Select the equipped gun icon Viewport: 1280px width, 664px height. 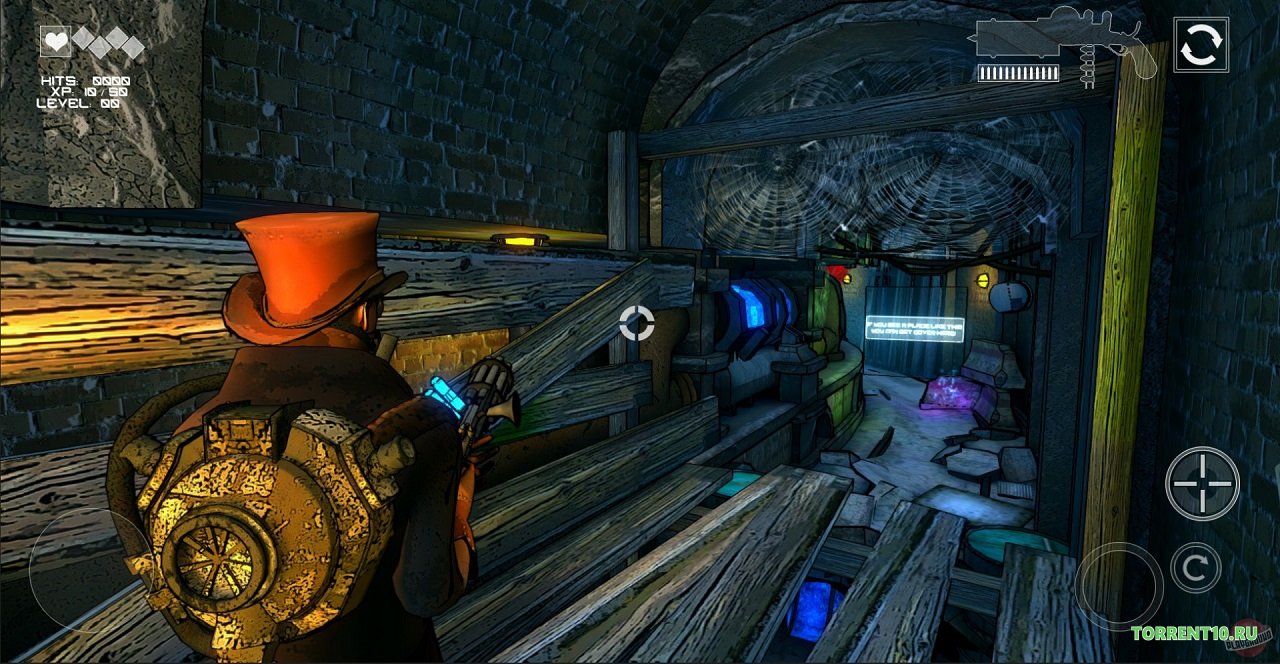[x=1062, y=43]
